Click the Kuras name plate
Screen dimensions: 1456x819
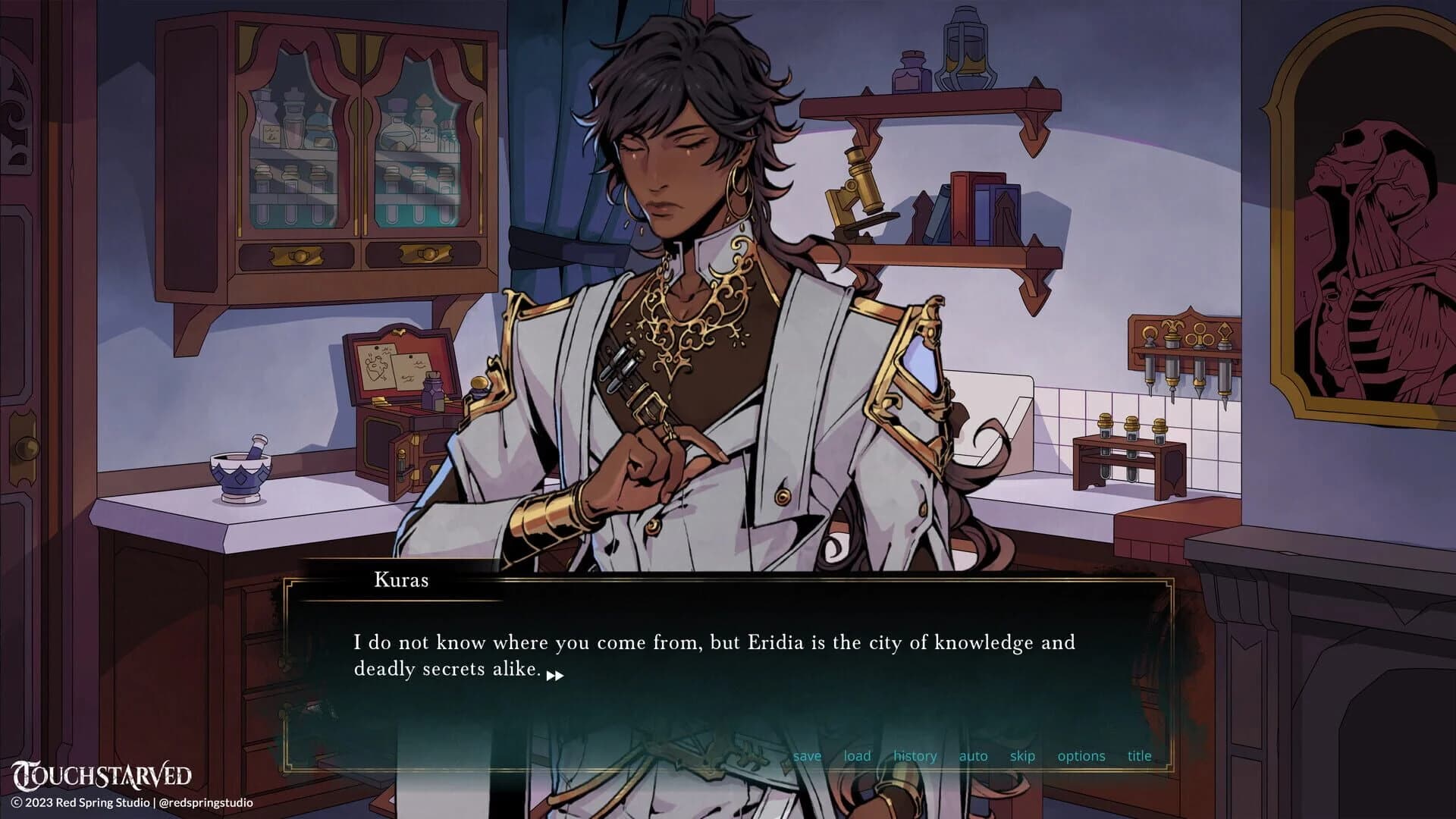(400, 580)
